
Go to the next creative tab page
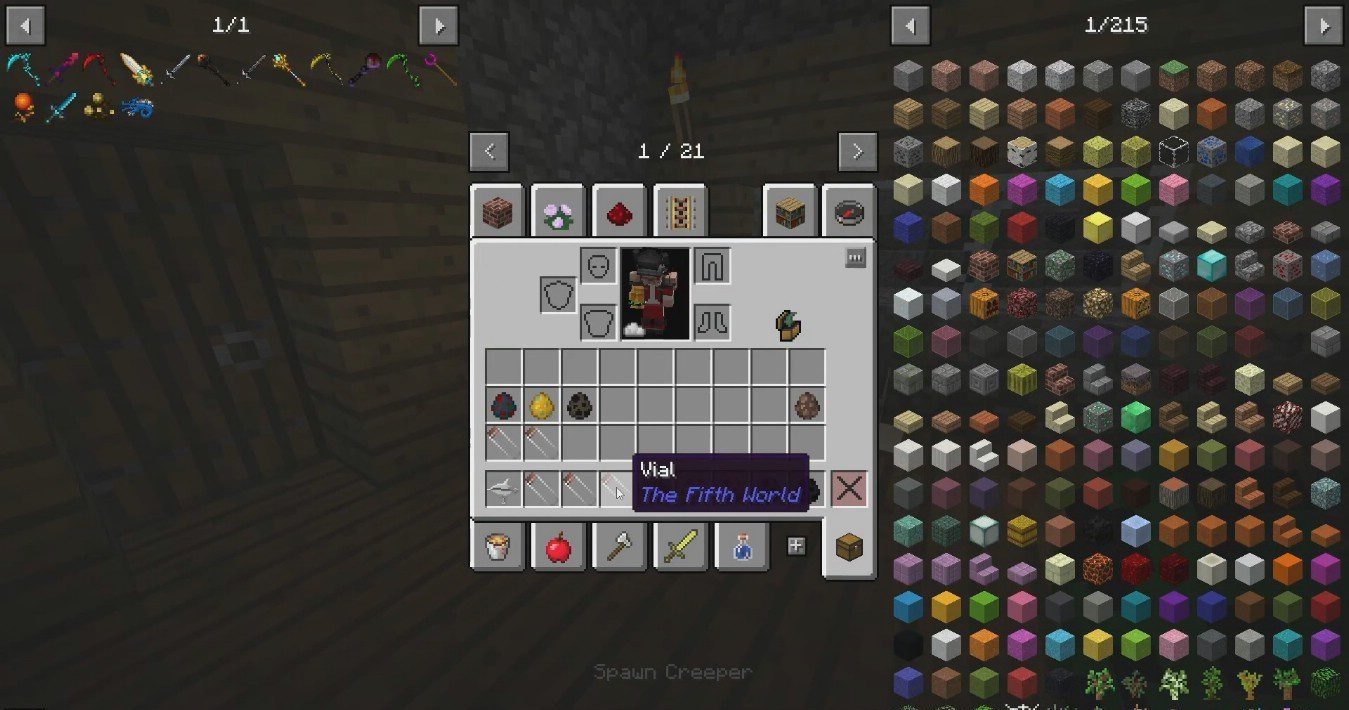pos(857,152)
